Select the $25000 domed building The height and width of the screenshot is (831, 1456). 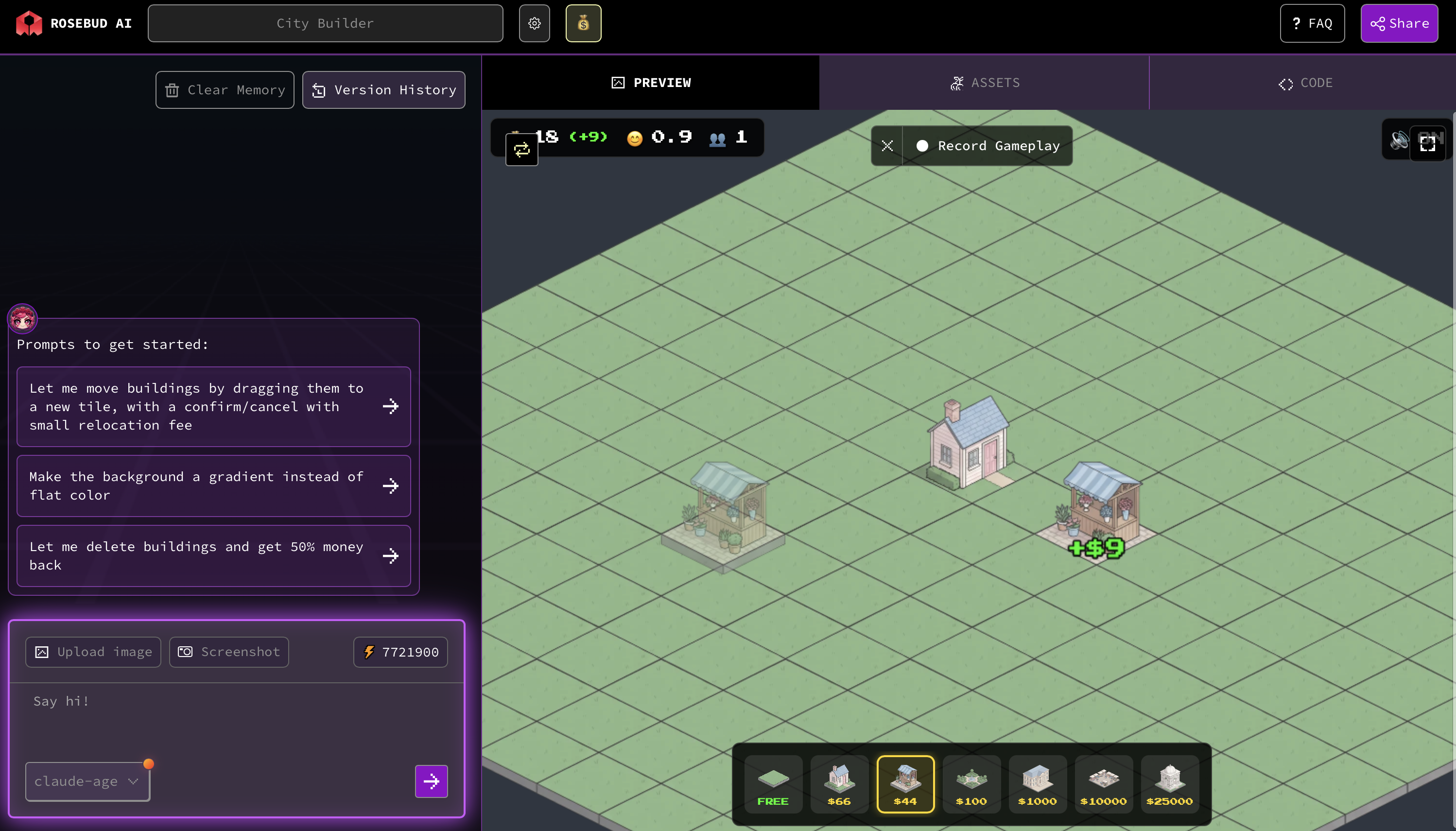[x=1169, y=784]
